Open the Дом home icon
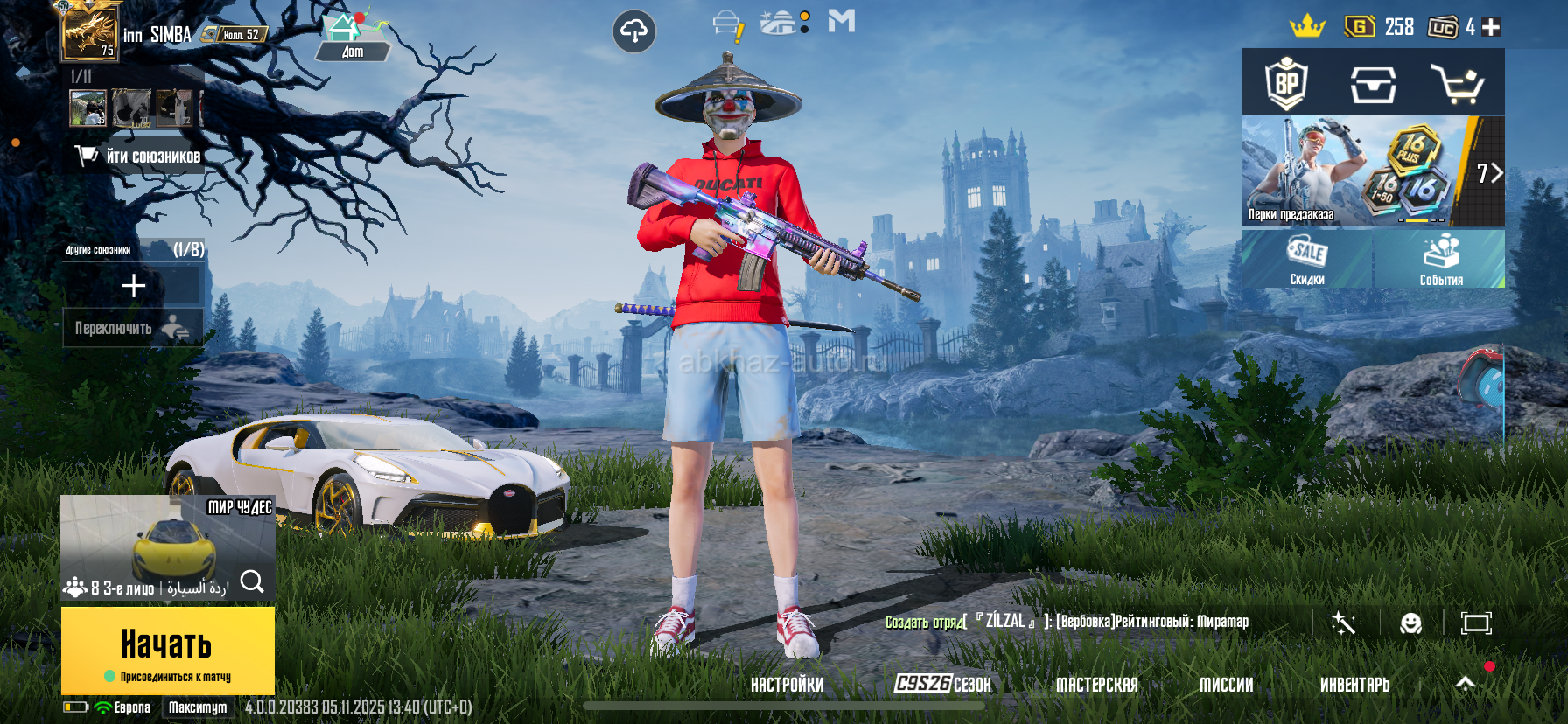The image size is (1568, 724). pos(352,37)
